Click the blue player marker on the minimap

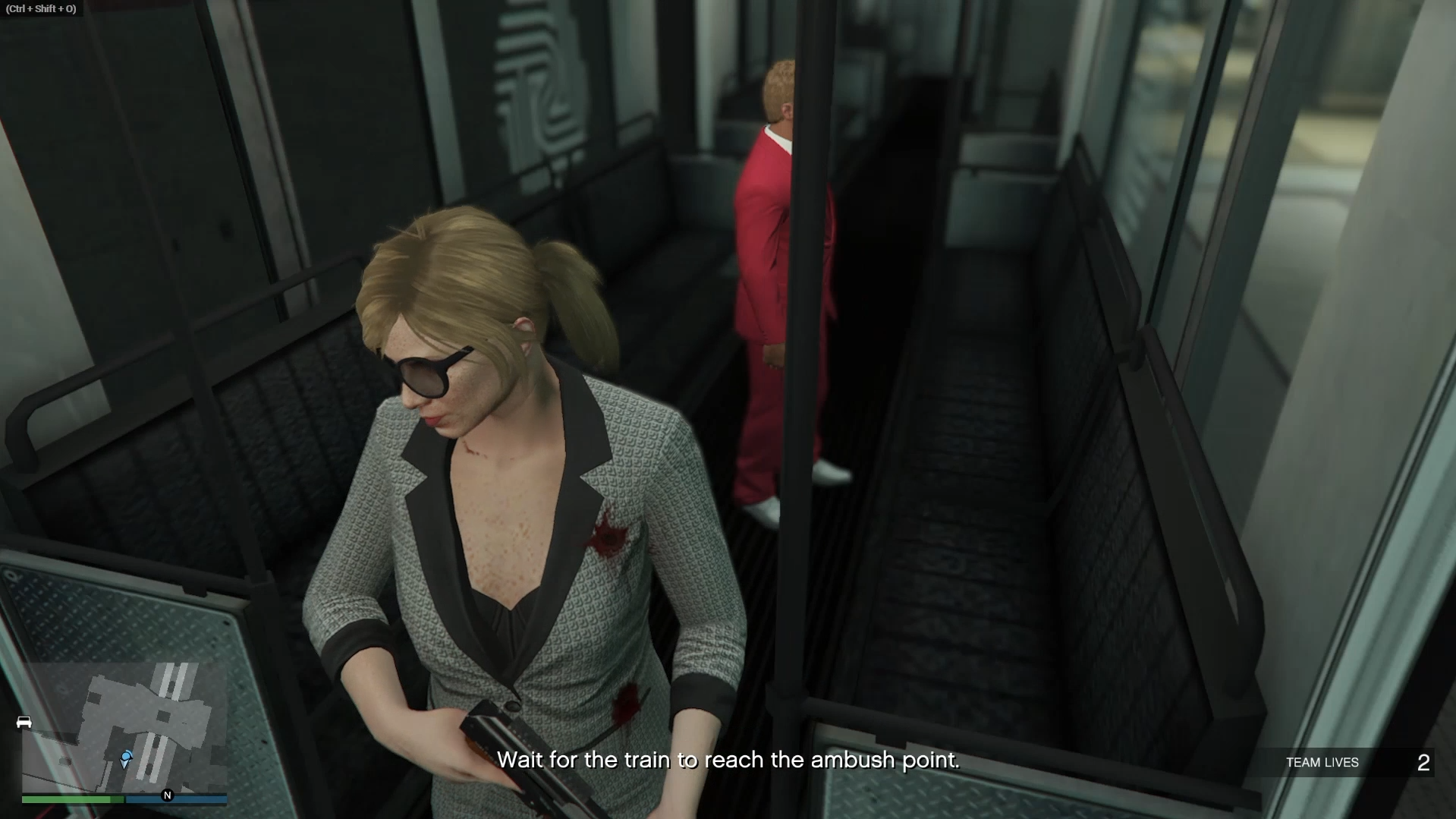127,758
